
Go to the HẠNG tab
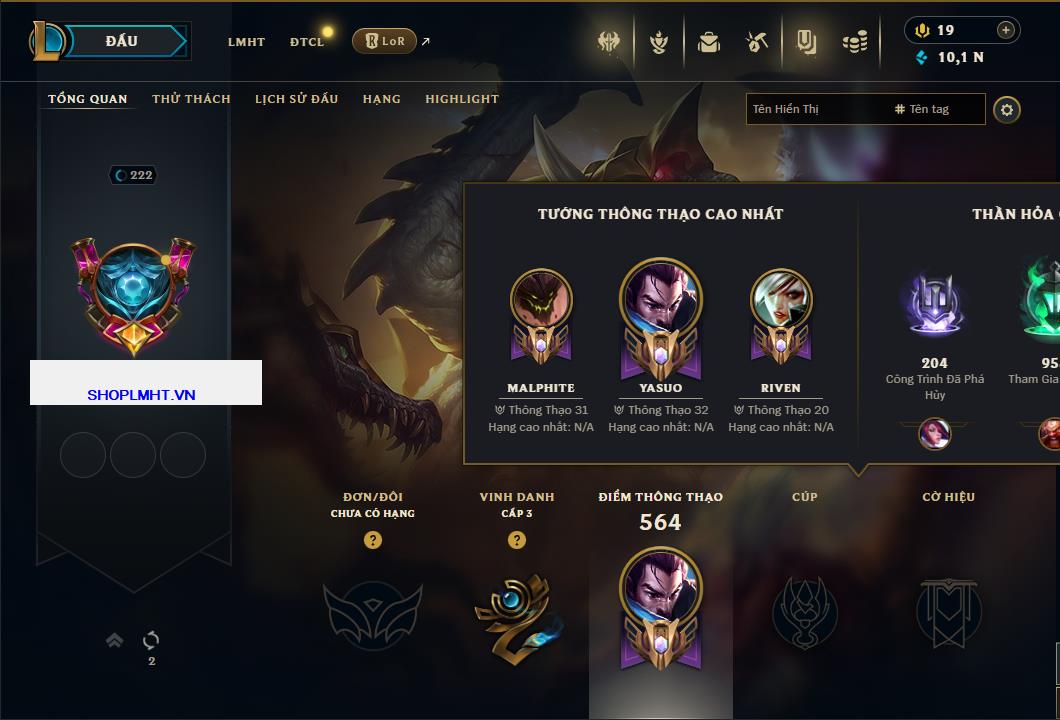(x=381, y=99)
